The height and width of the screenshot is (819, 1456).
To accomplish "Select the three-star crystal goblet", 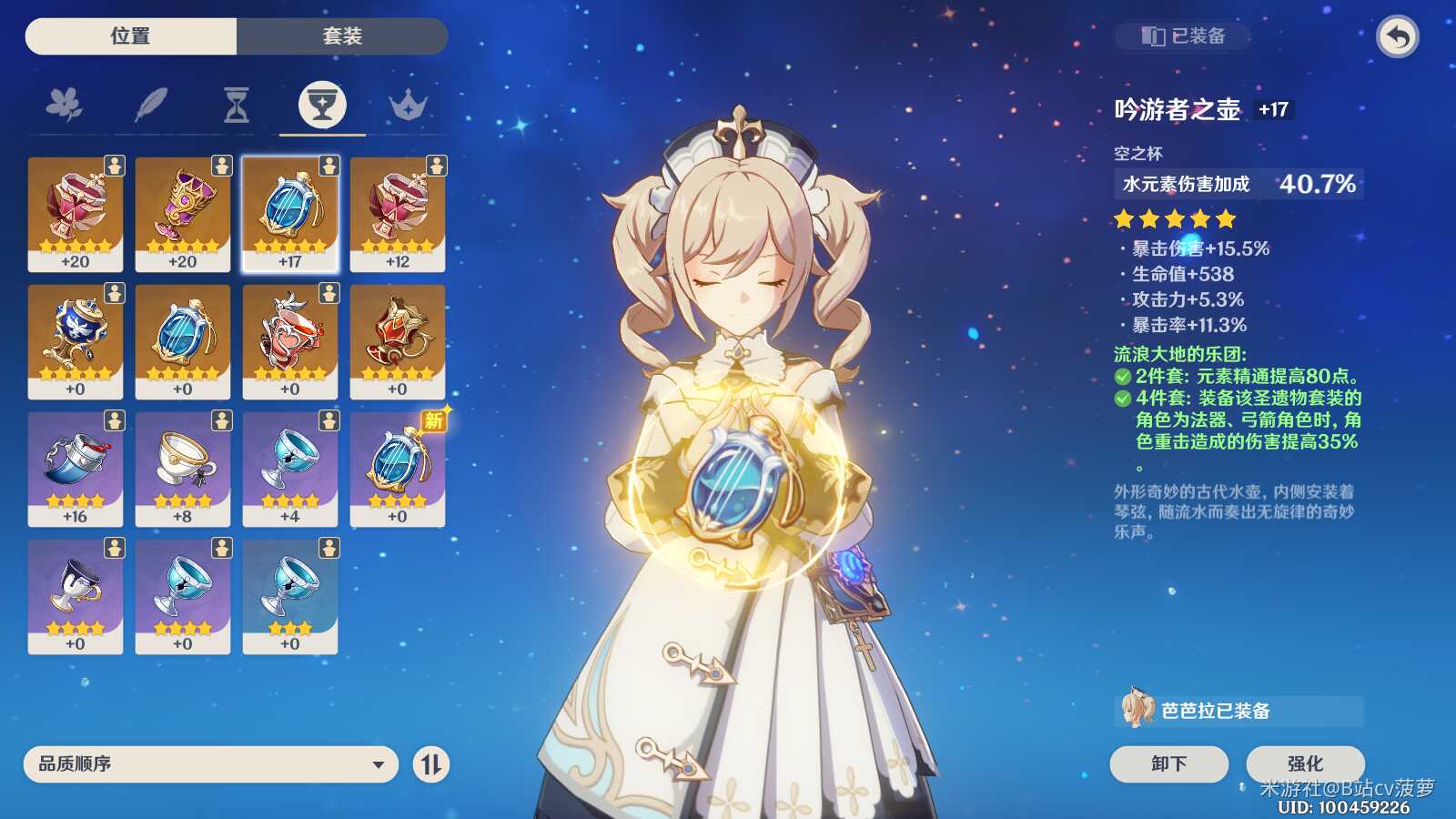I will [x=290, y=596].
